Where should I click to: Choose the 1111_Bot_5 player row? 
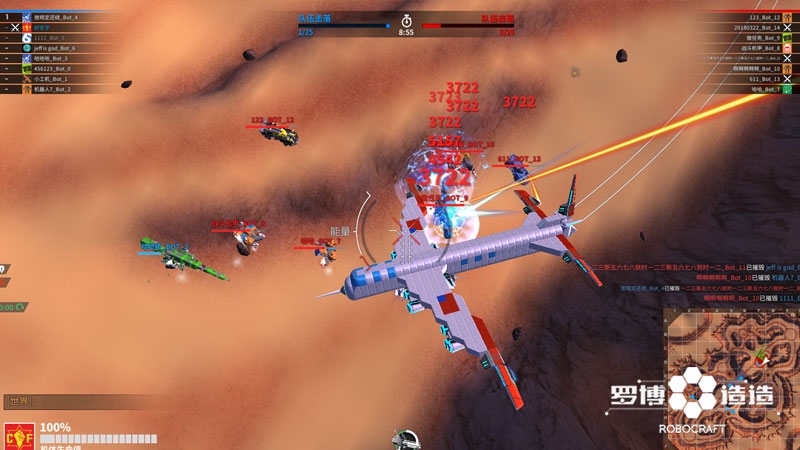coord(58,38)
